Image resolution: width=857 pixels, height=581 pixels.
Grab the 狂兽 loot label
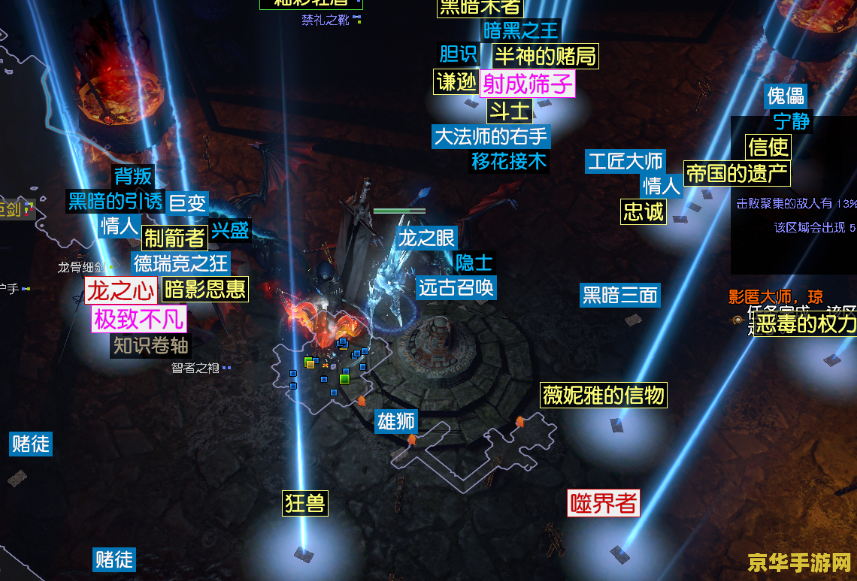(x=305, y=502)
